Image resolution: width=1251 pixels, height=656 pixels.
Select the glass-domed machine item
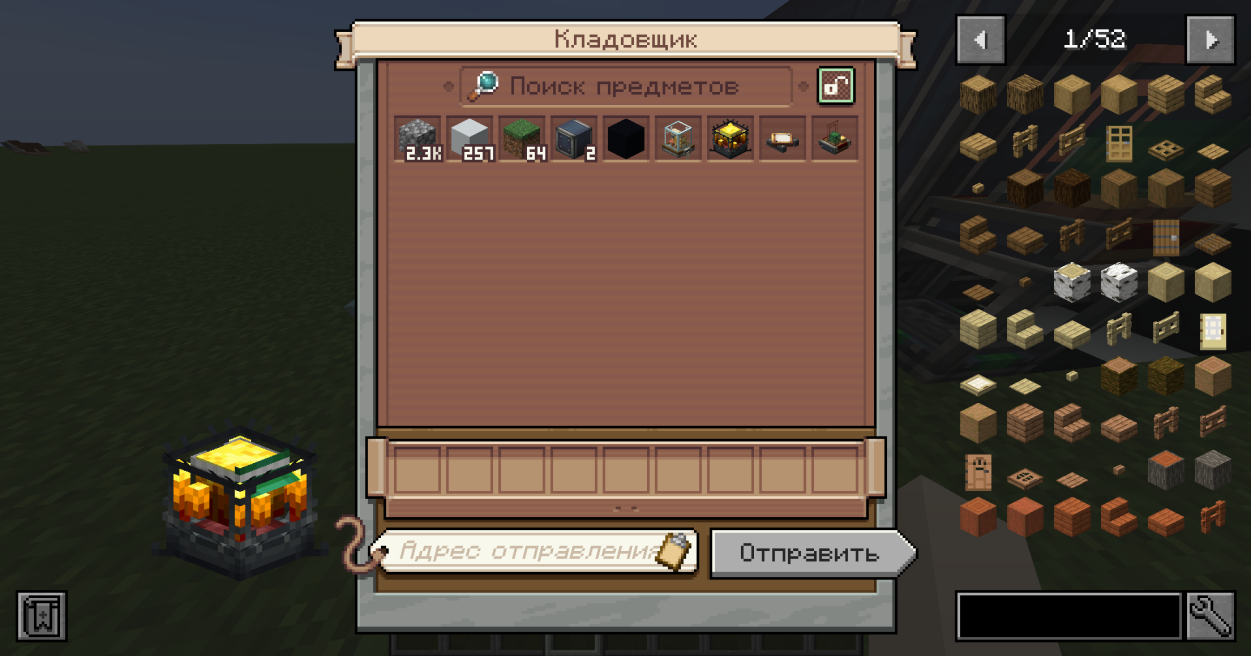tap(677, 138)
